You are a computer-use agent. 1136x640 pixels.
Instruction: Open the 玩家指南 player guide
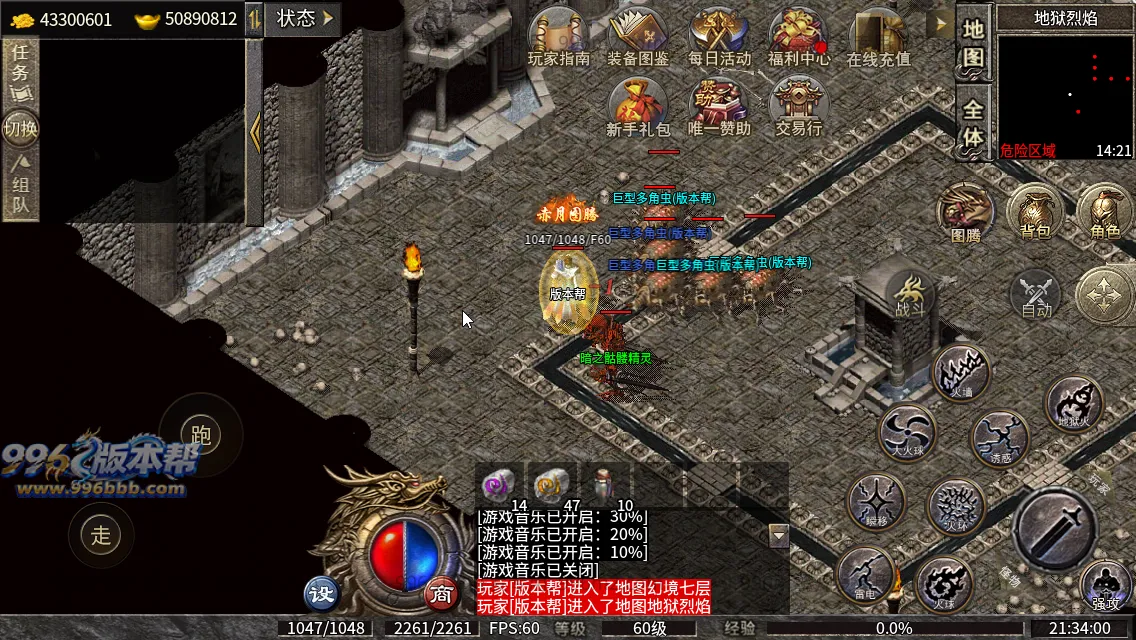click(558, 36)
